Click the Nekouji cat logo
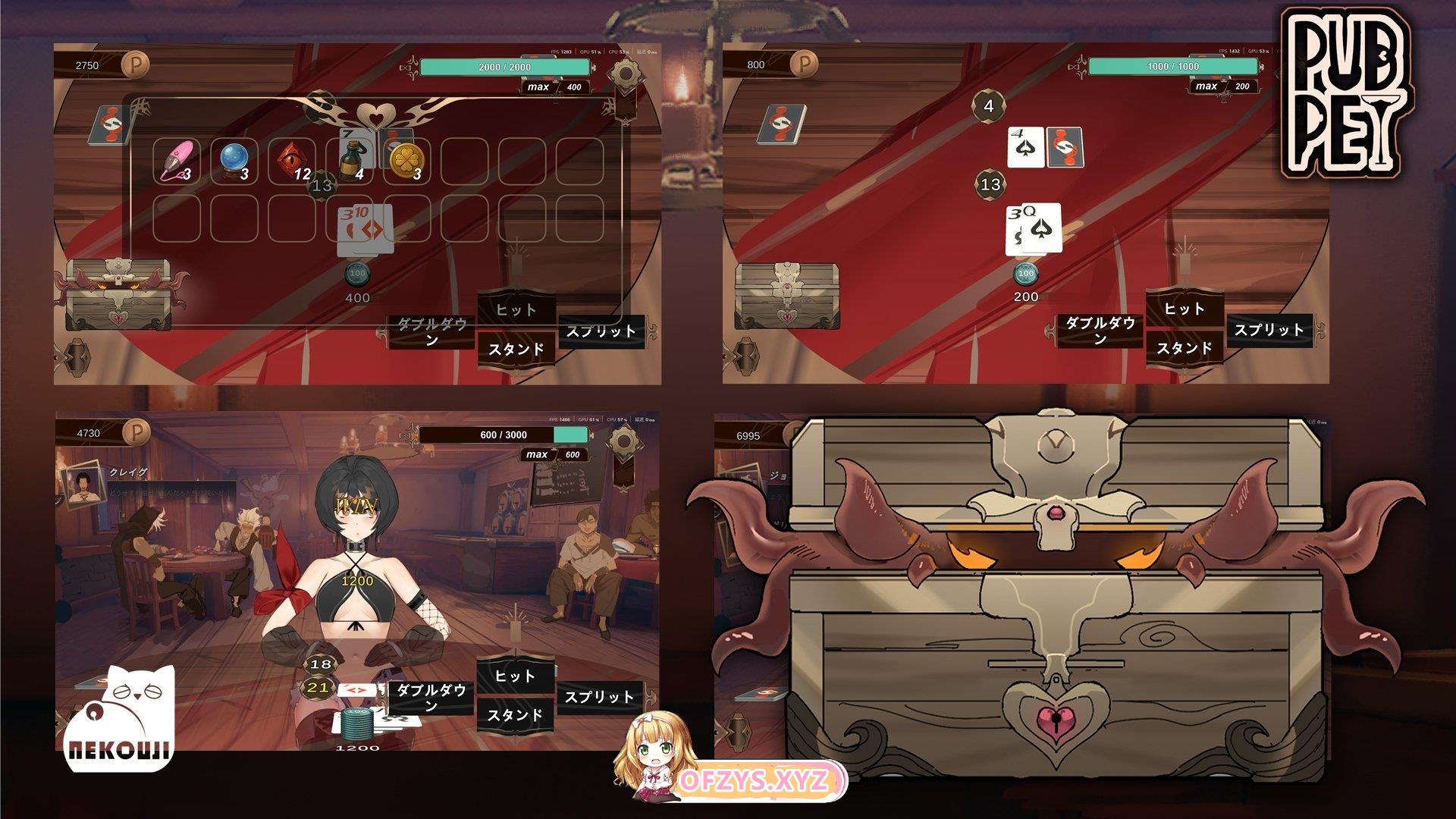The width and height of the screenshot is (1456, 819). 121,717
